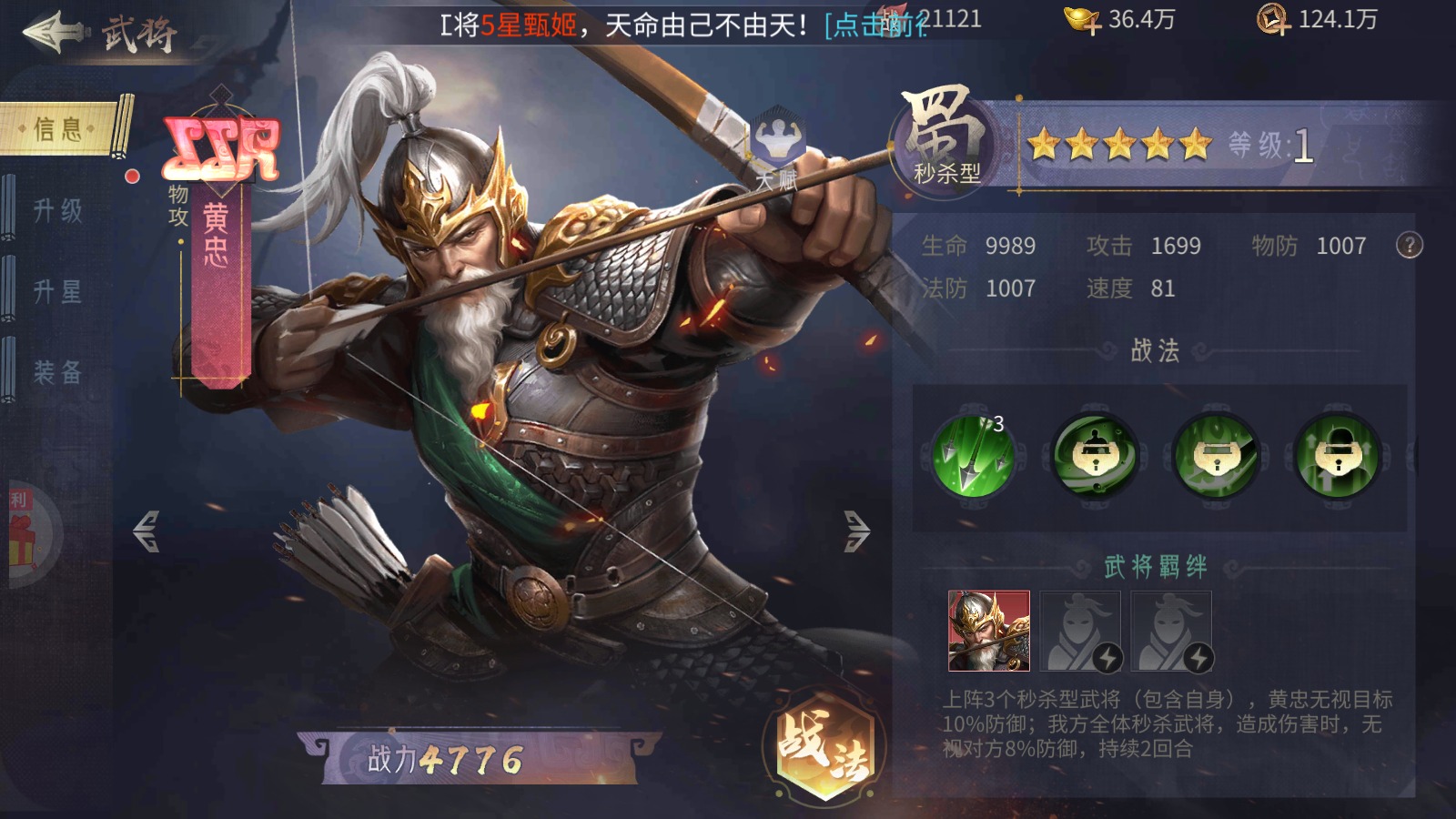Show previous hero with left arrow
The image size is (1456, 819).
pos(146,531)
